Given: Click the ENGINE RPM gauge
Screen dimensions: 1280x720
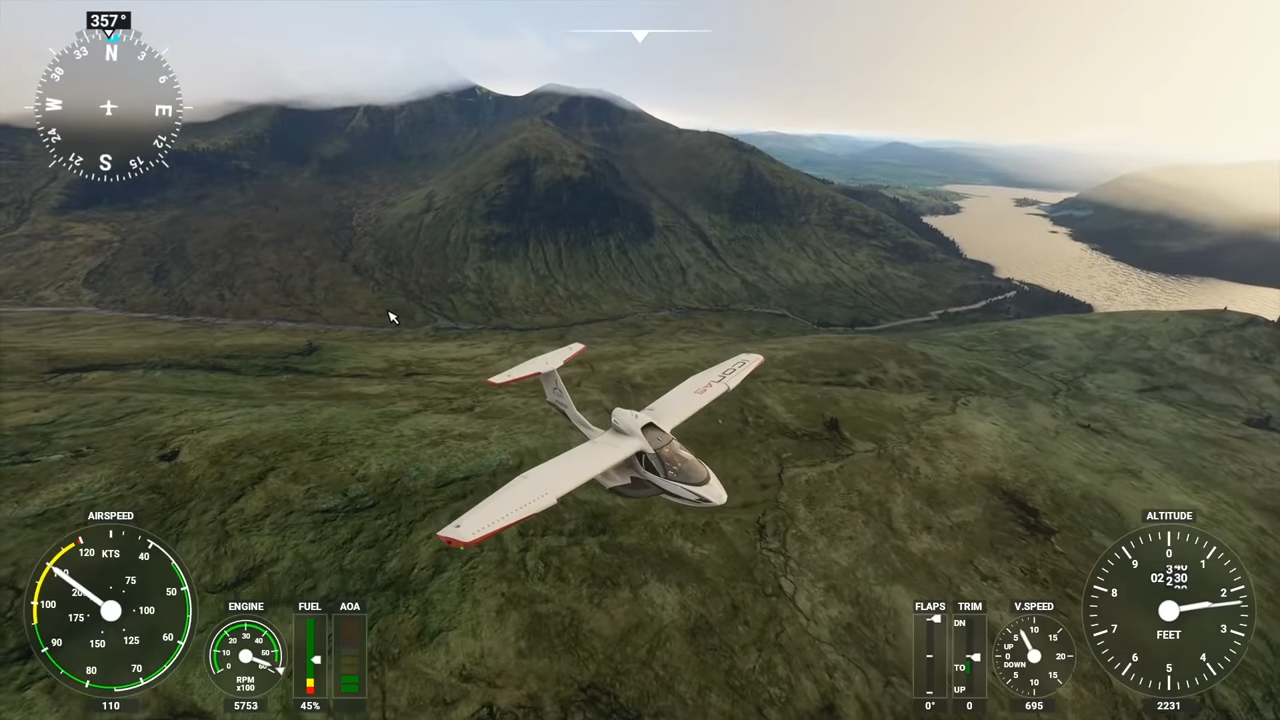Looking at the screenshot, I should coord(246,655).
